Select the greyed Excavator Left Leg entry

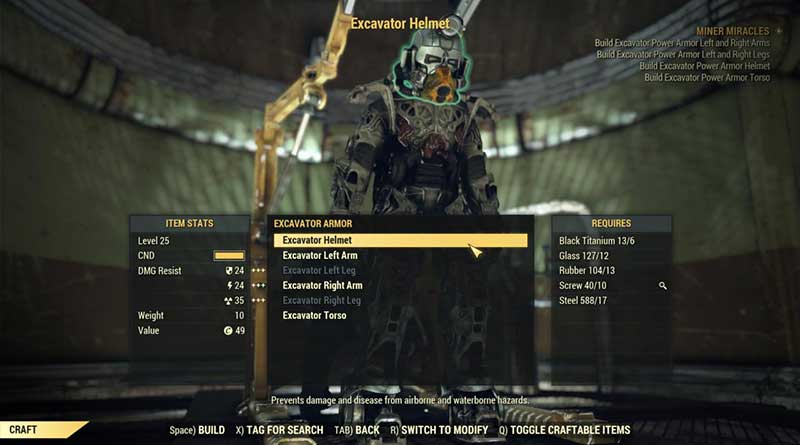coord(319,271)
